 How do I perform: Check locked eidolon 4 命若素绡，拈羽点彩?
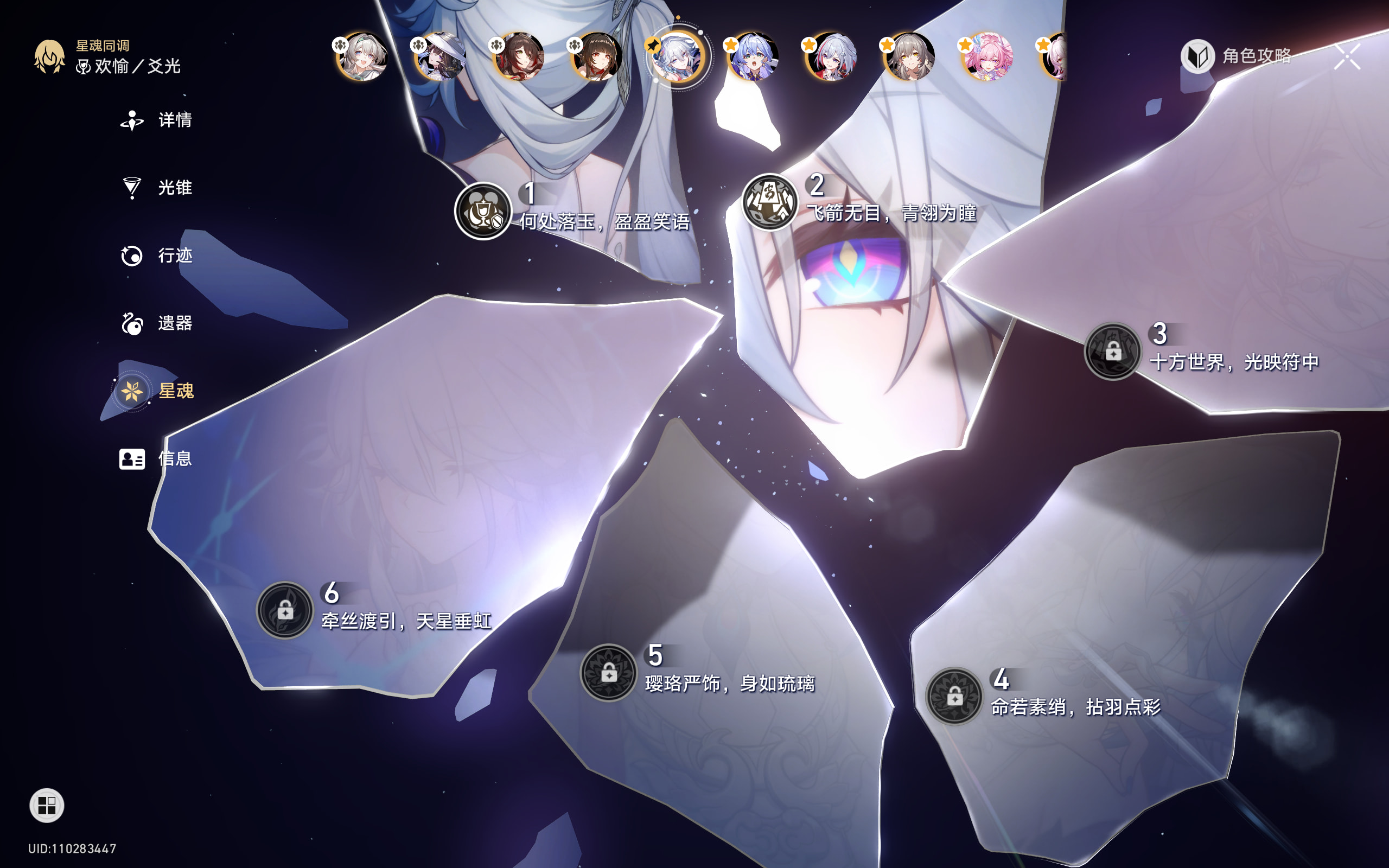[954, 696]
